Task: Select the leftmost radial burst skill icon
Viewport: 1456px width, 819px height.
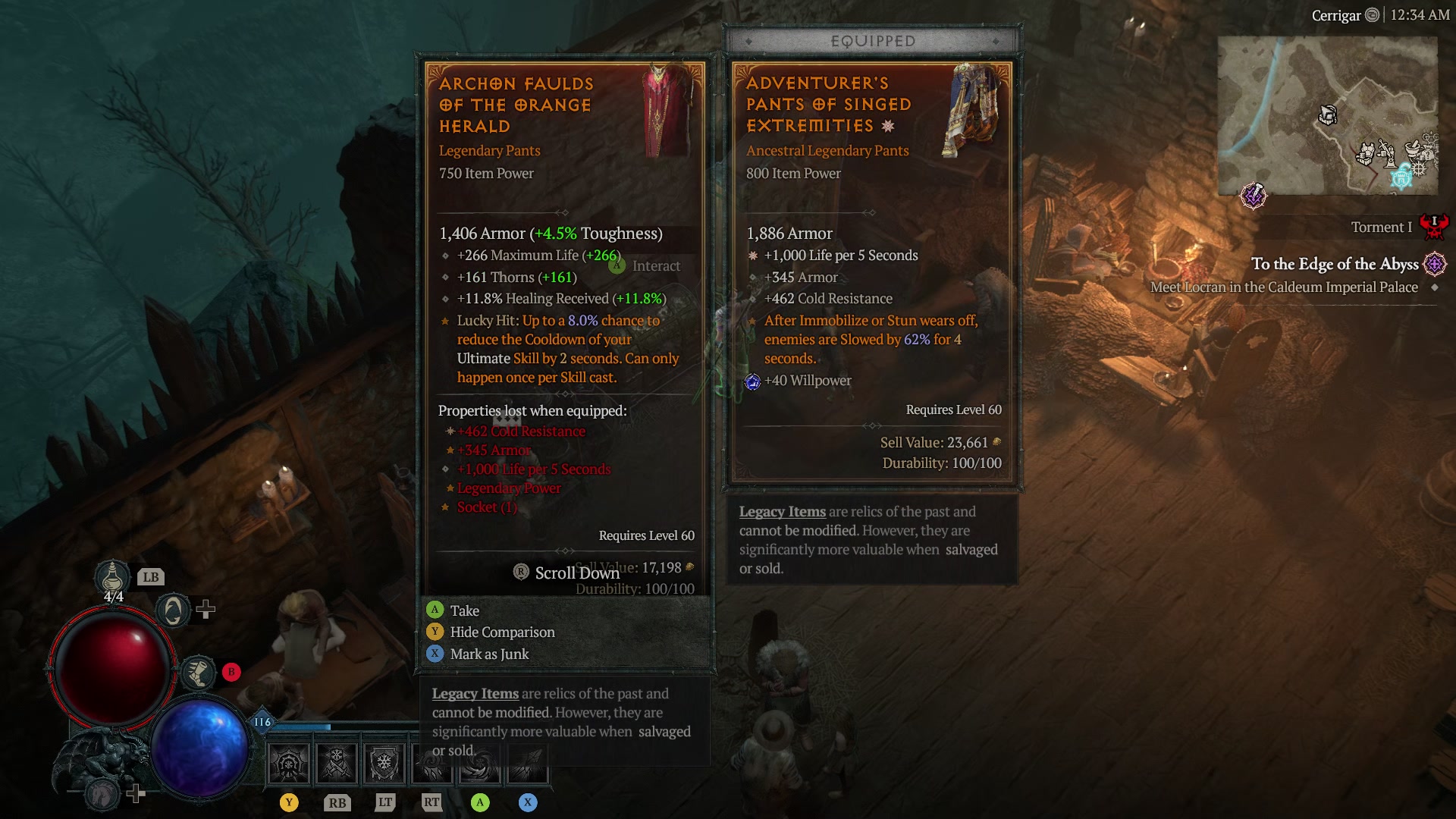Action: (x=288, y=762)
